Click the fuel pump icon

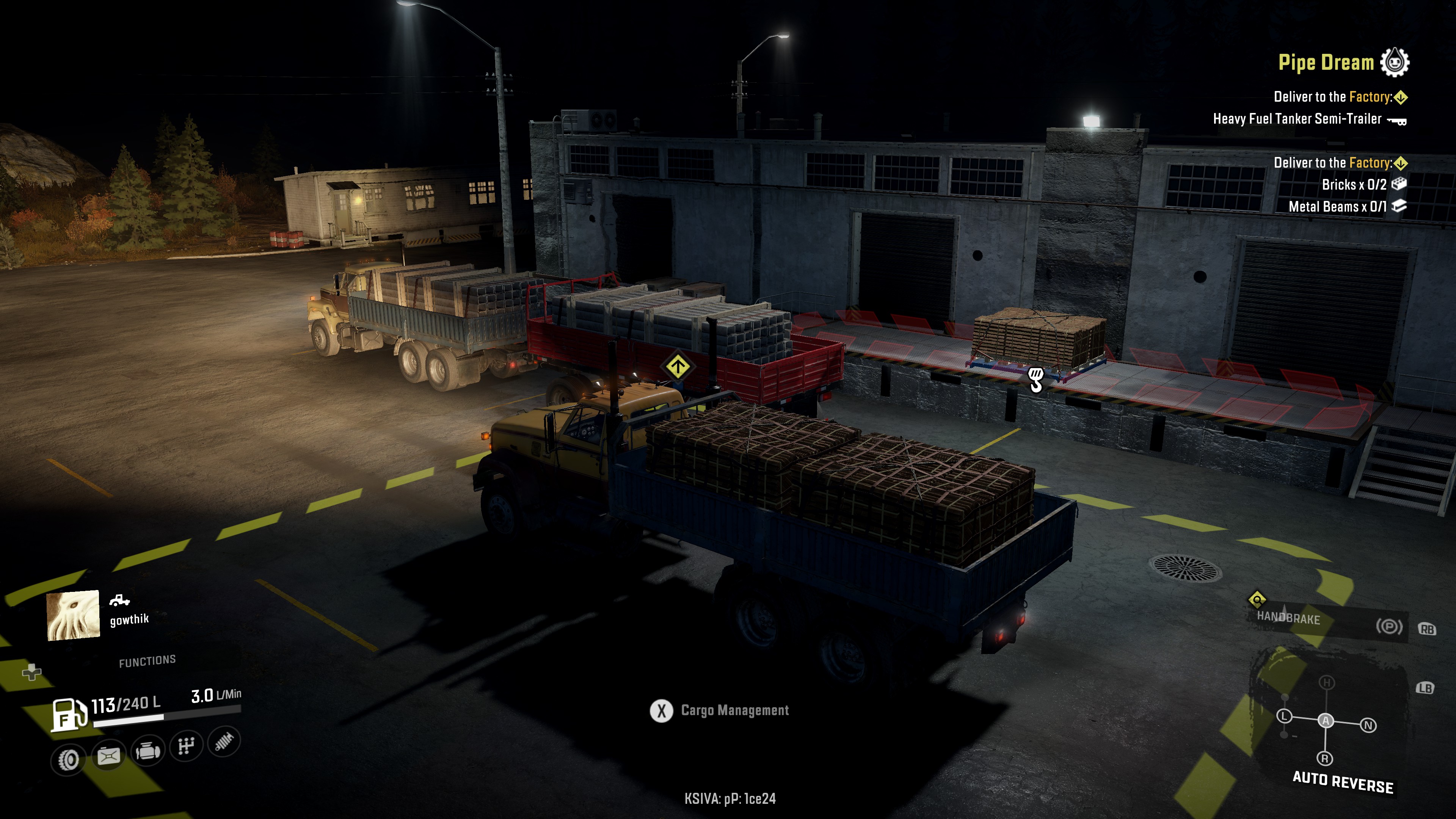coord(69,715)
